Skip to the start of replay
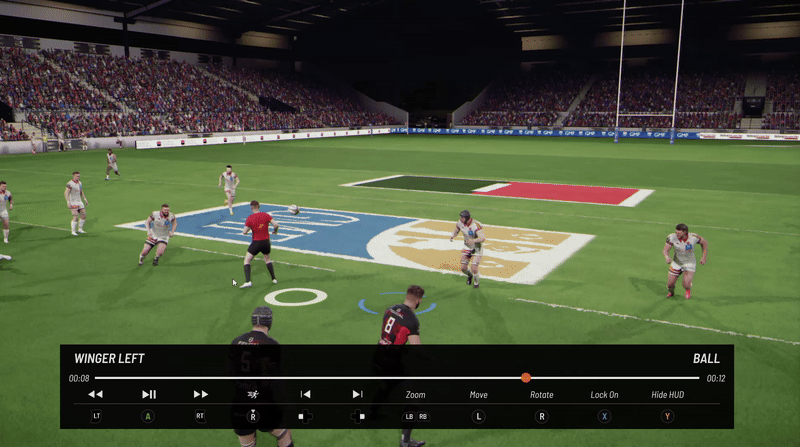This screenshot has height=447, width=800. click(x=305, y=395)
